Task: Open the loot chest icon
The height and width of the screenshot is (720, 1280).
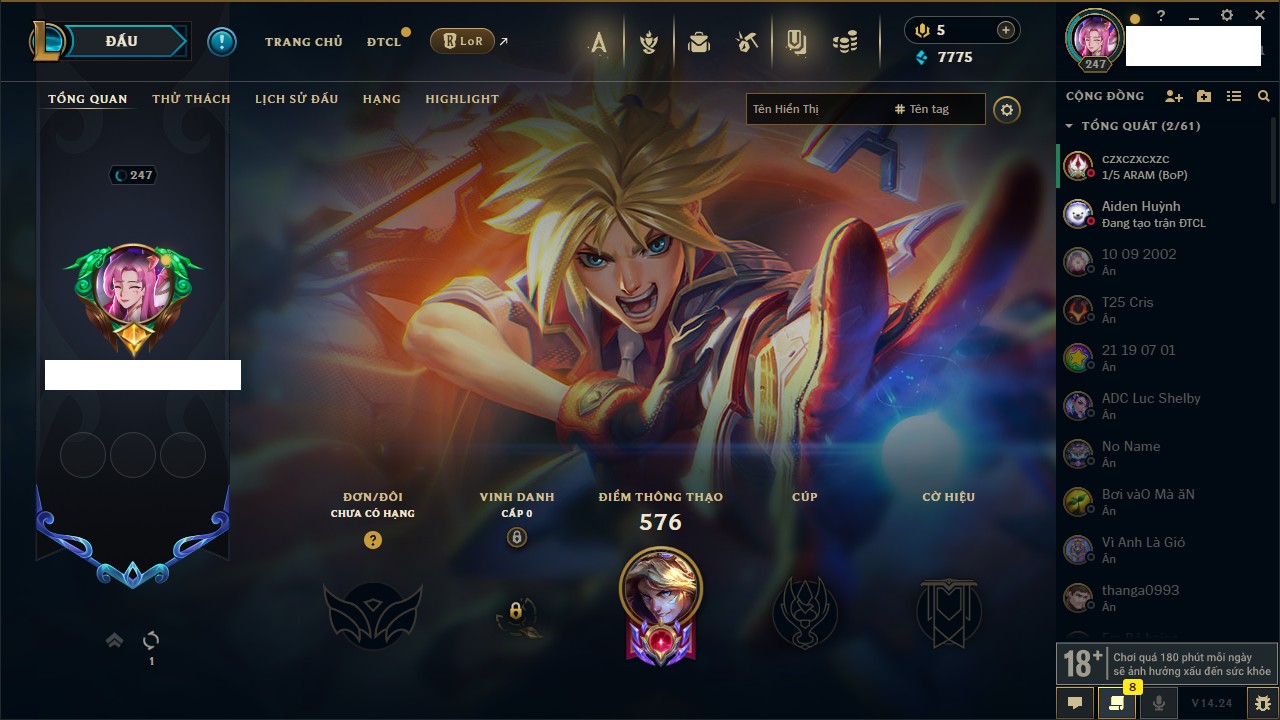Action: pos(699,42)
